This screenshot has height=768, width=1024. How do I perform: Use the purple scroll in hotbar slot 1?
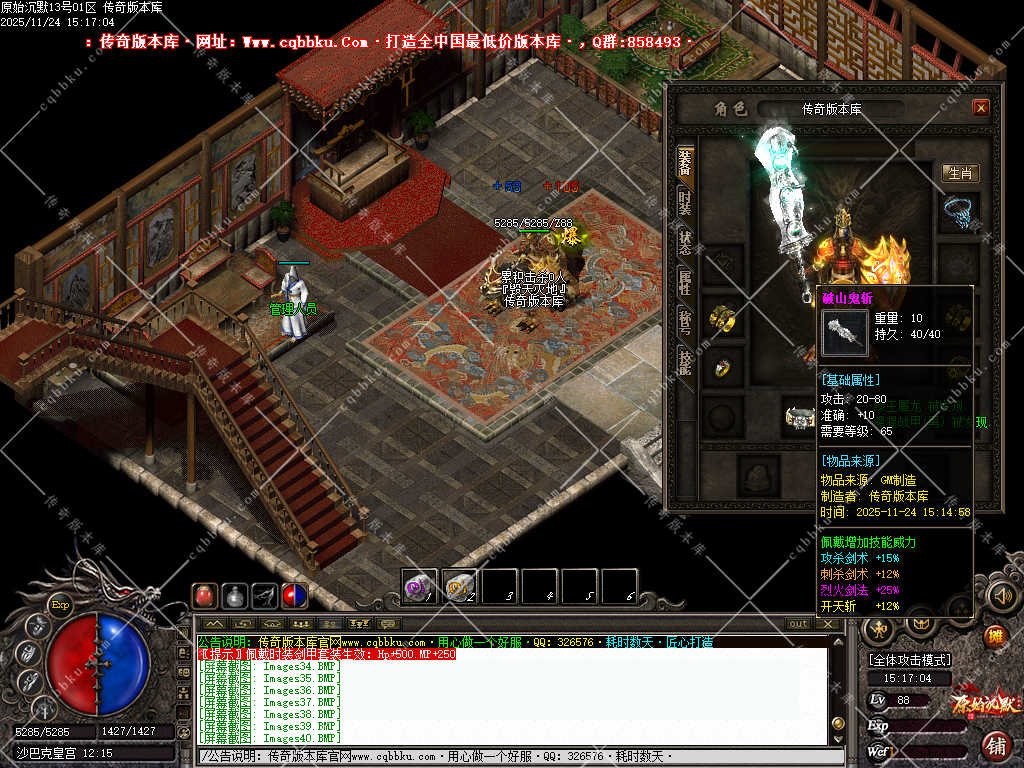click(419, 586)
